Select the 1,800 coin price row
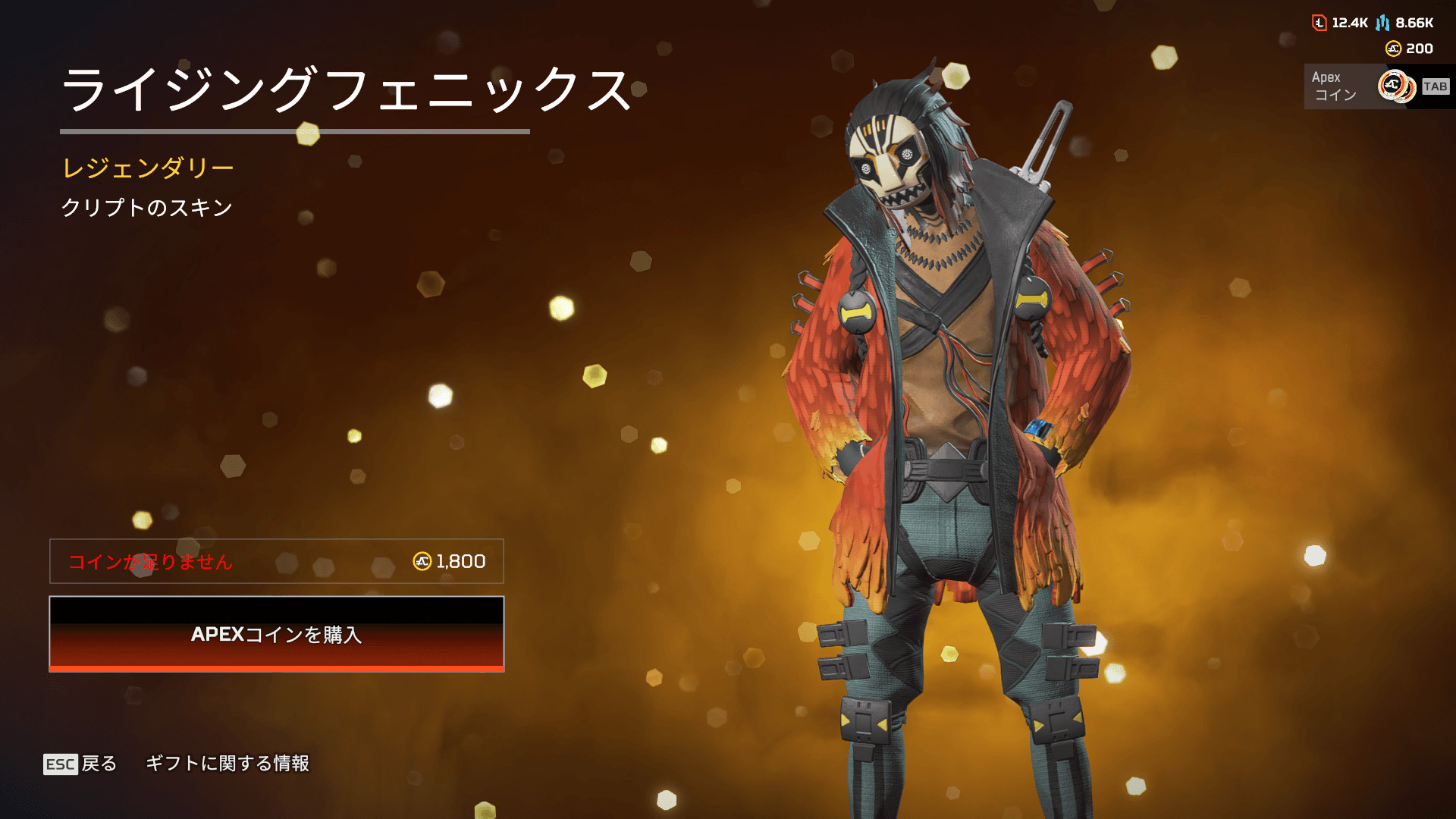Viewport: 1456px width, 819px height. pyautogui.click(x=277, y=561)
